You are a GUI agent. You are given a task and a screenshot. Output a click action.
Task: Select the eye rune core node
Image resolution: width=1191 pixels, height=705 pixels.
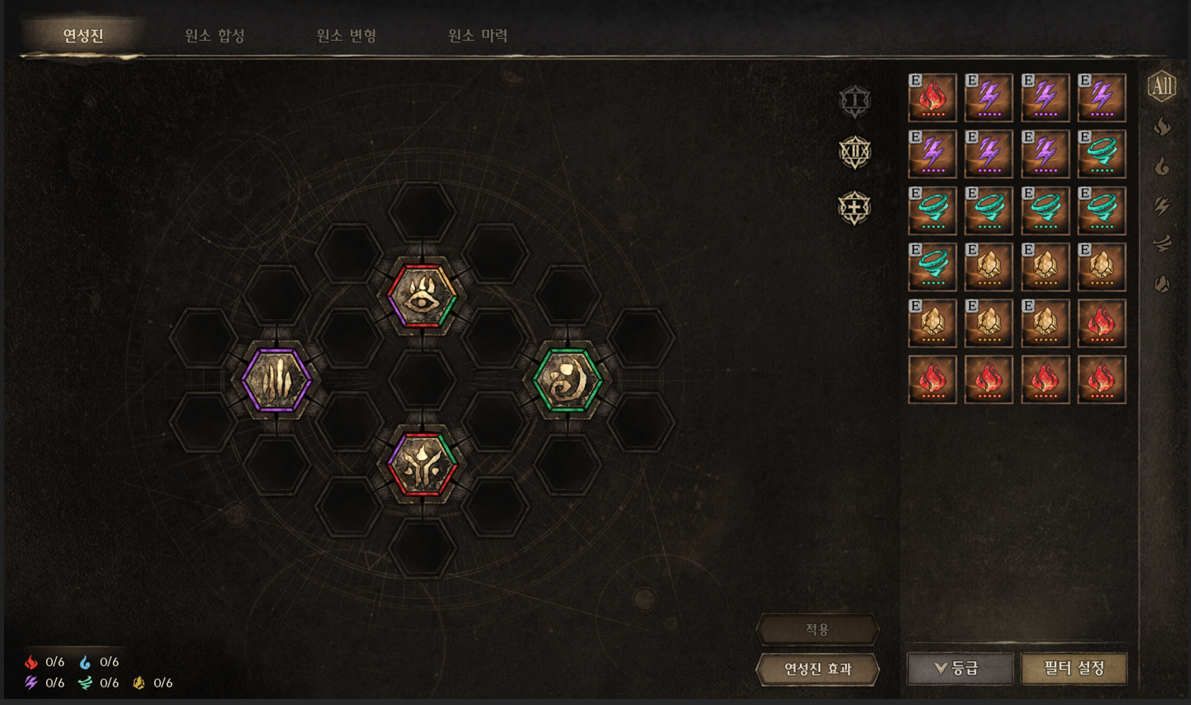(422, 296)
